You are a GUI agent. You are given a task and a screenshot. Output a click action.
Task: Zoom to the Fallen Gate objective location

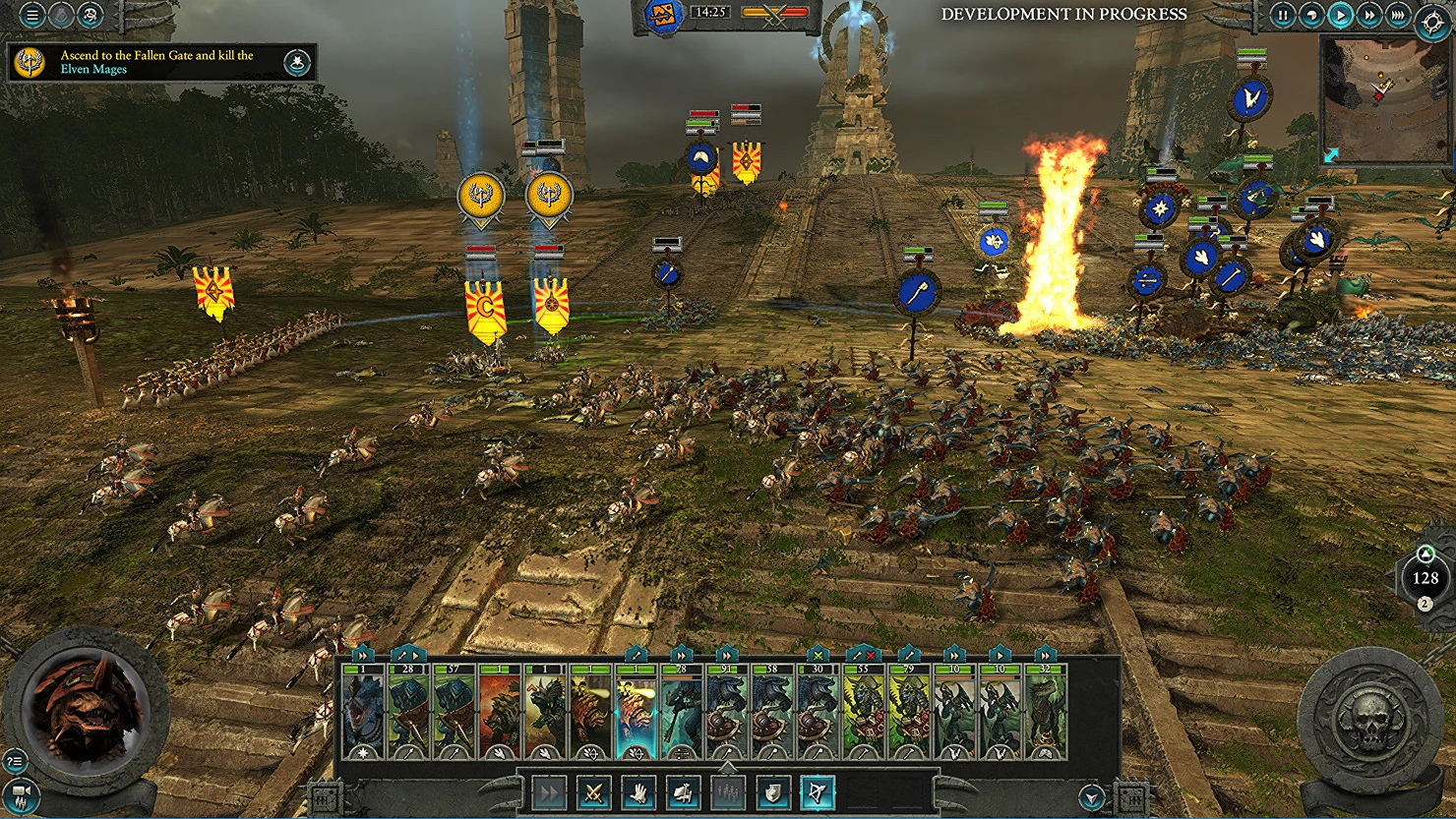coord(297,64)
